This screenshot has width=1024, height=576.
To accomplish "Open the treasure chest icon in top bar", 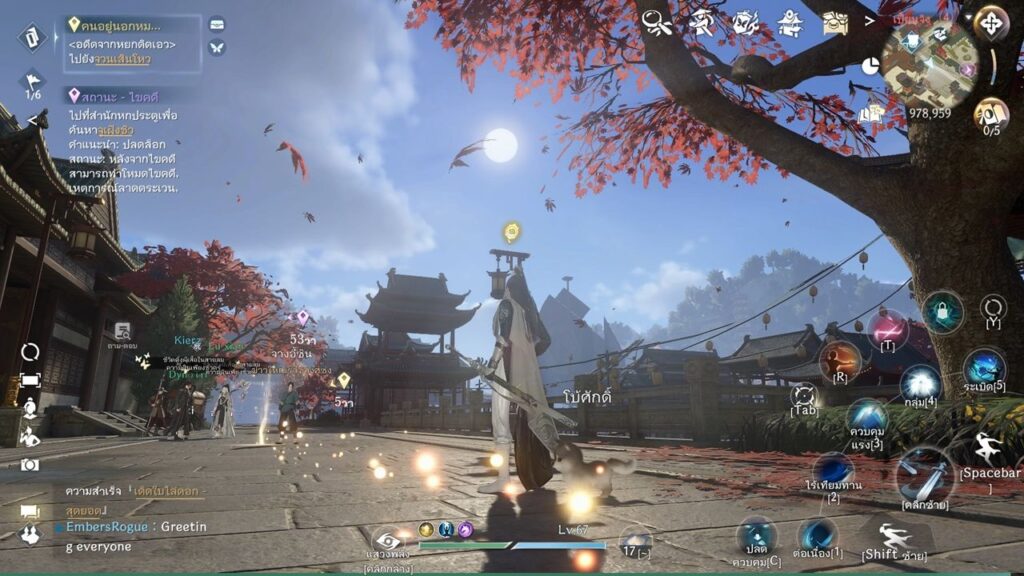I will (x=835, y=22).
